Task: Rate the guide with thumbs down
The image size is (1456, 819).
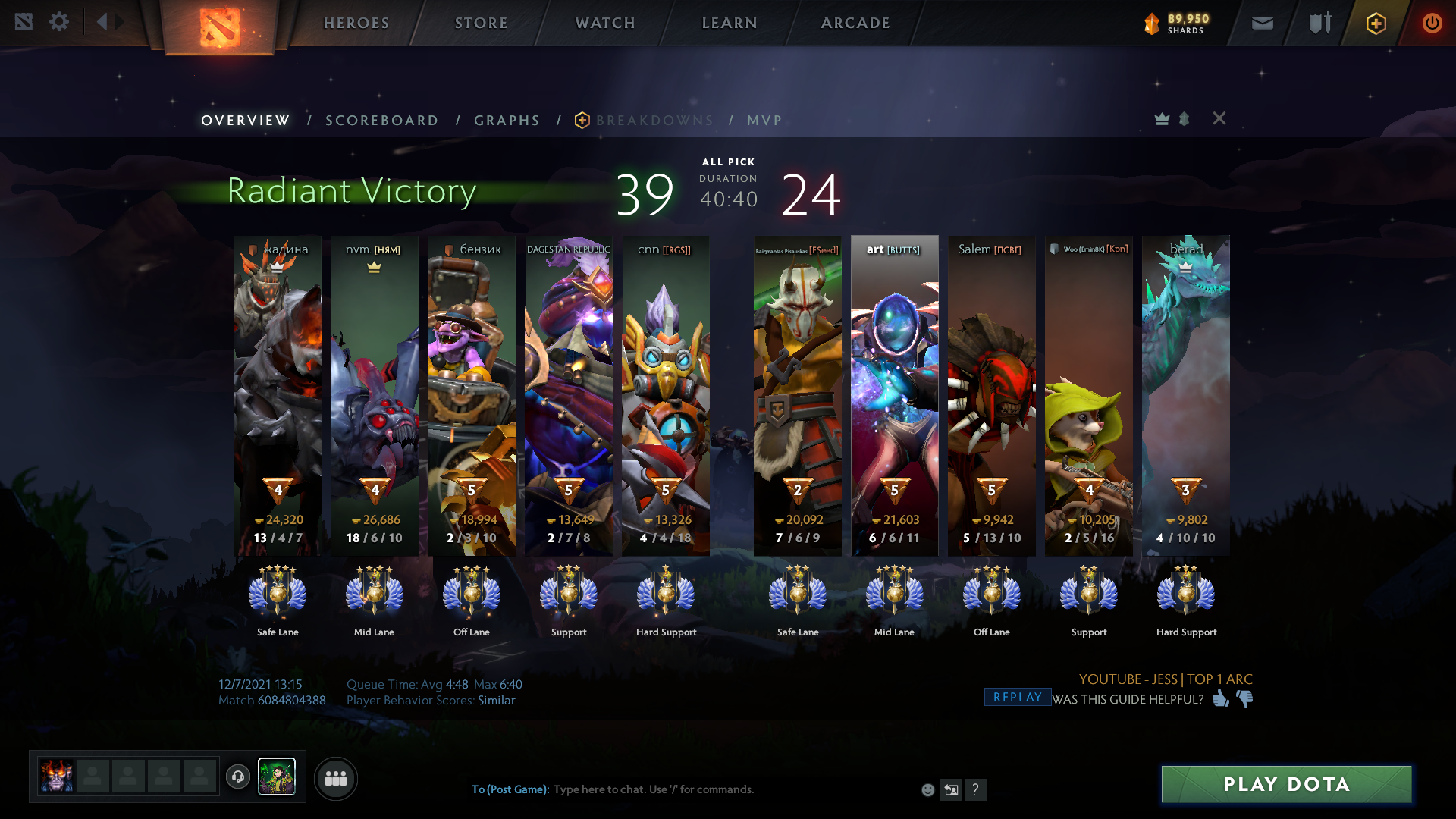Action: (1244, 698)
